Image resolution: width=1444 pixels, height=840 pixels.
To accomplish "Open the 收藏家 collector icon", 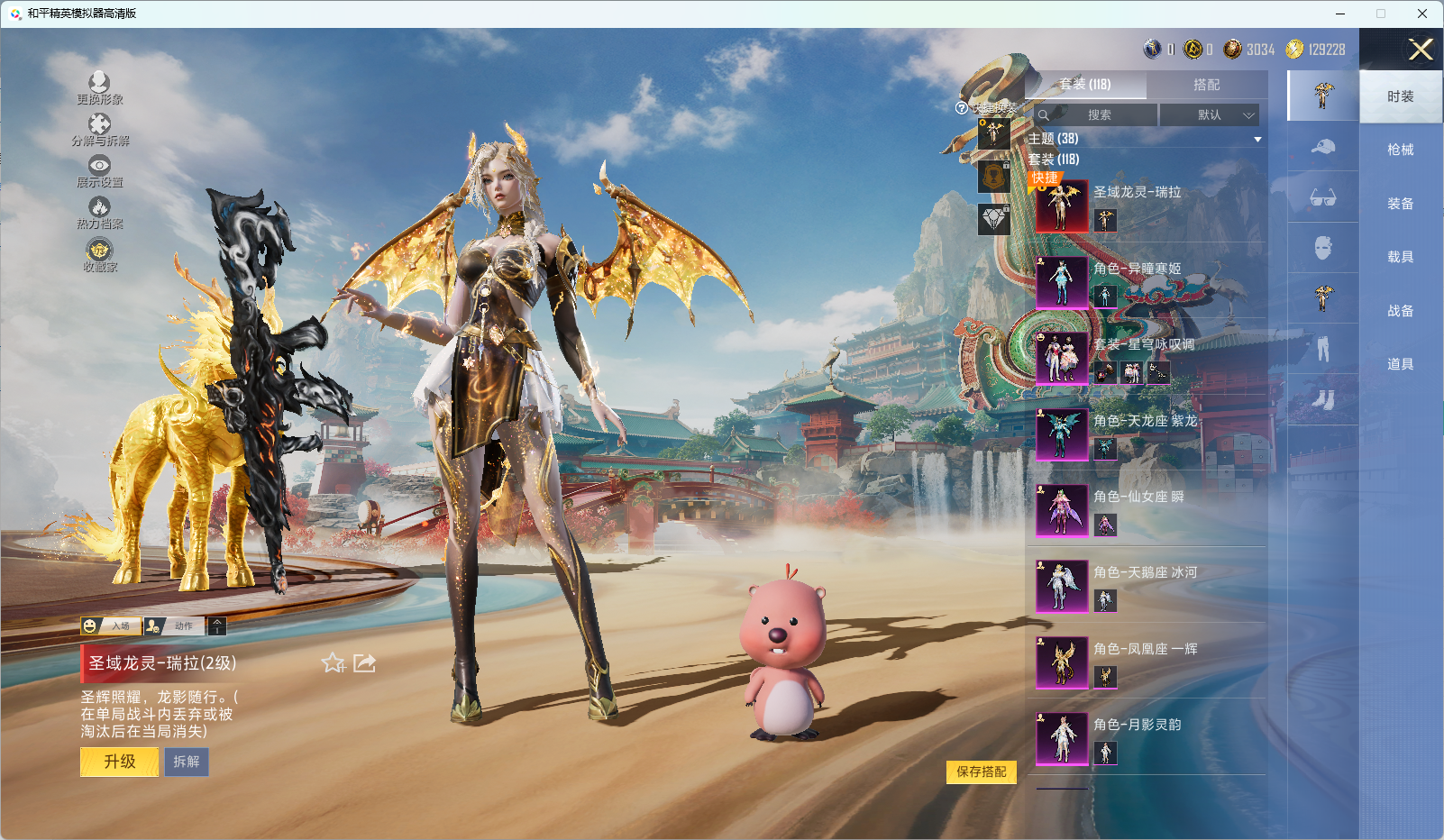I will click(x=99, y=254).
